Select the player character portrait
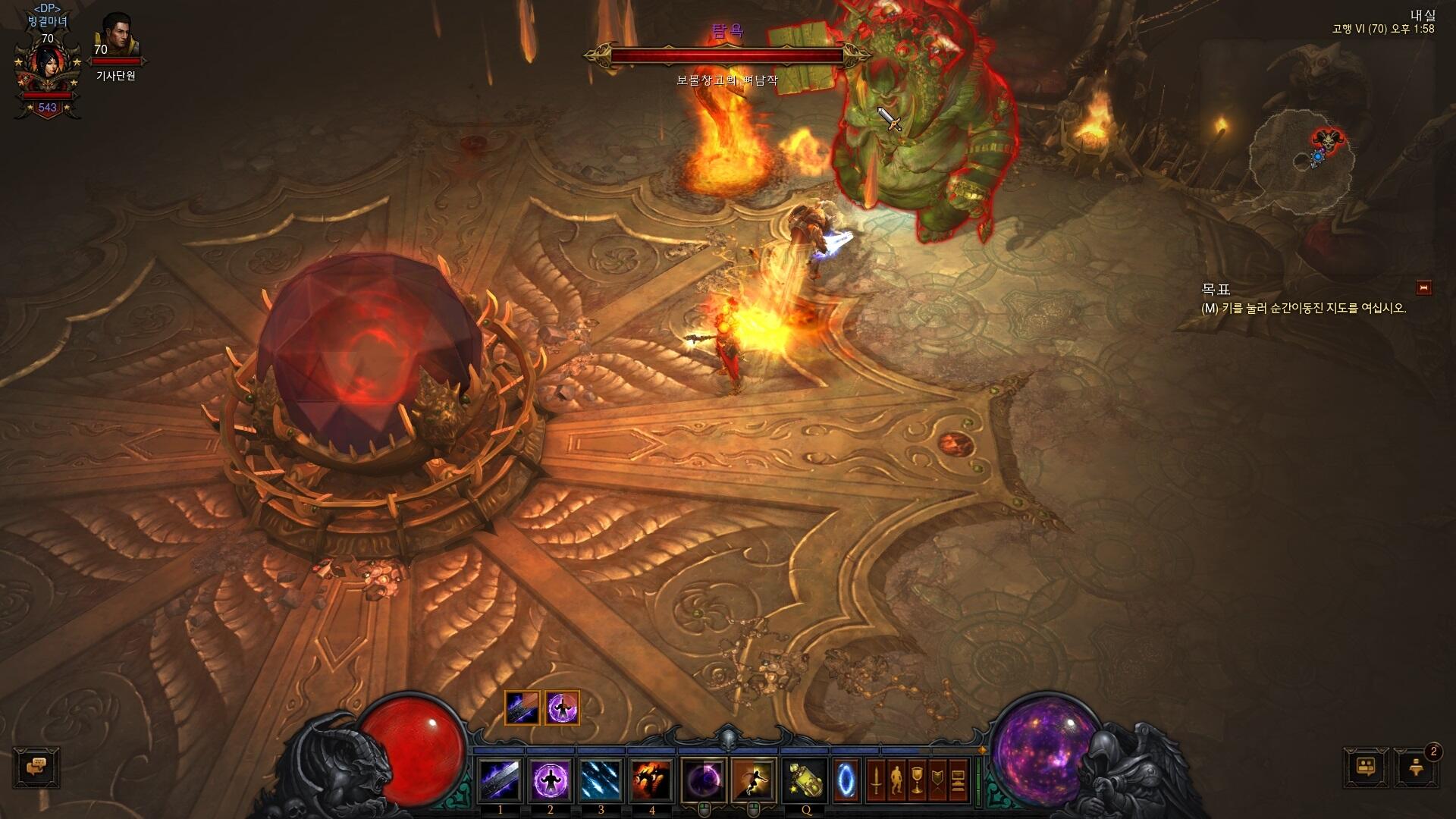This screenshot has height=819, width=1456. 47,67
